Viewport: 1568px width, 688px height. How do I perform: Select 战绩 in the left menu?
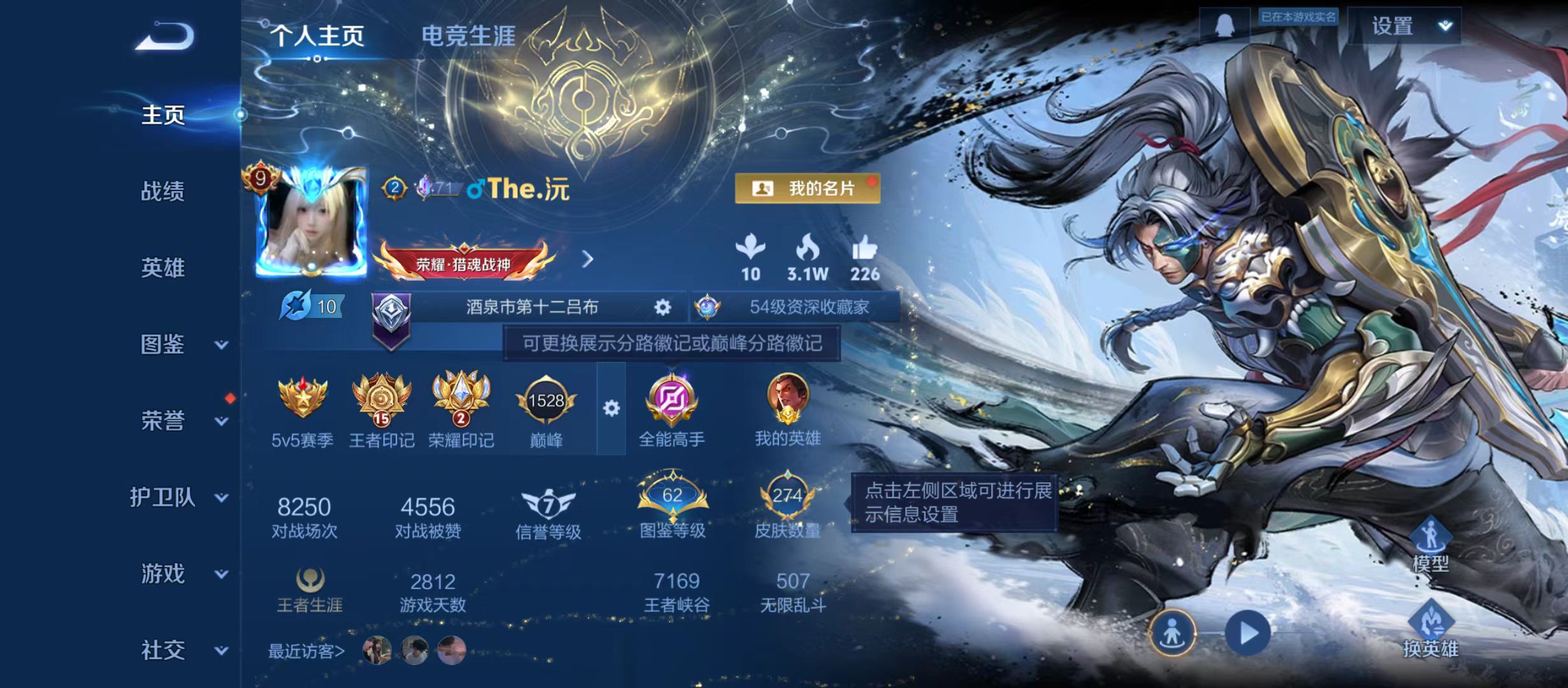point(163,192)
